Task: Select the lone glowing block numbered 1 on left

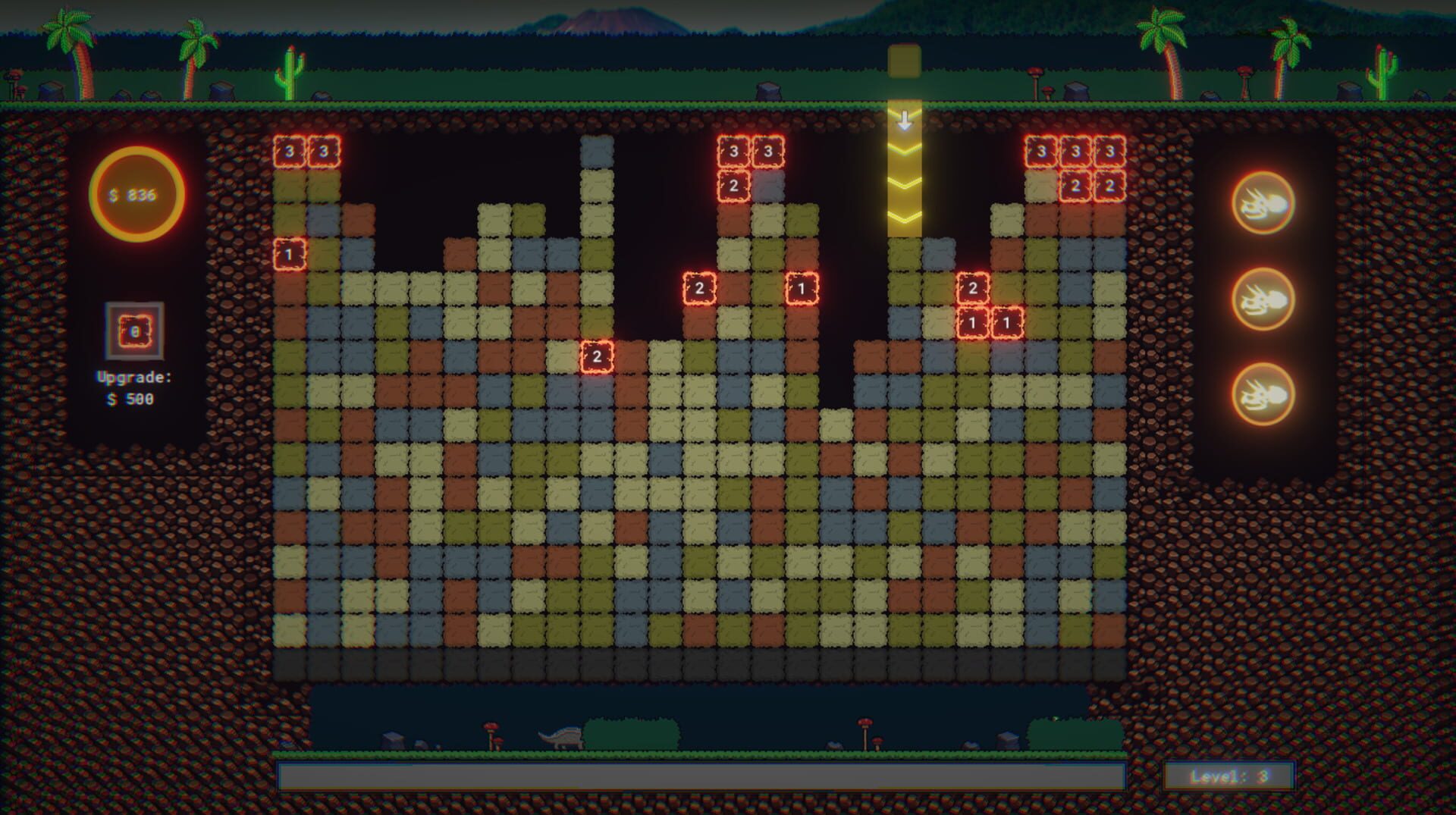Action: tap(288, 254)
